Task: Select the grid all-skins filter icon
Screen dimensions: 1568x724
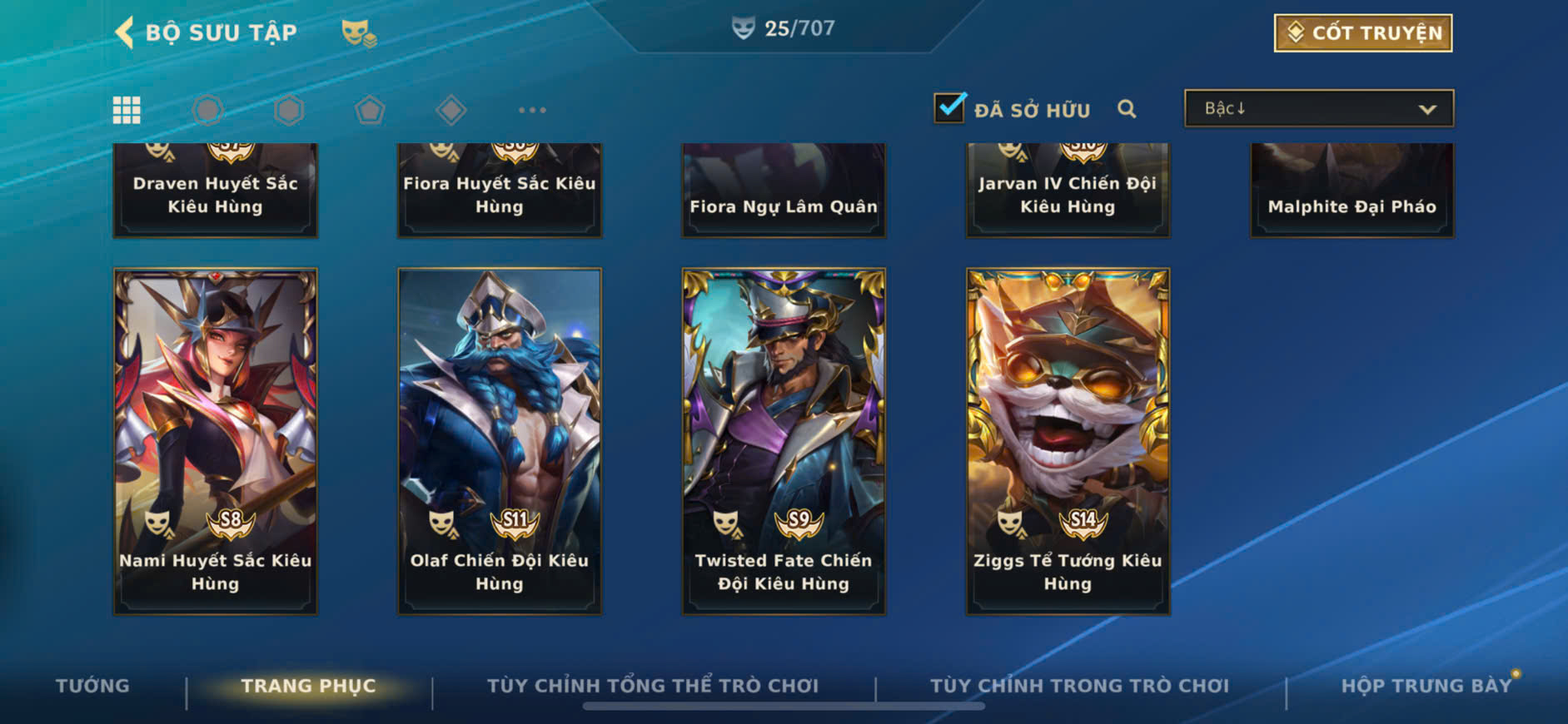Action: coord(127,110)
